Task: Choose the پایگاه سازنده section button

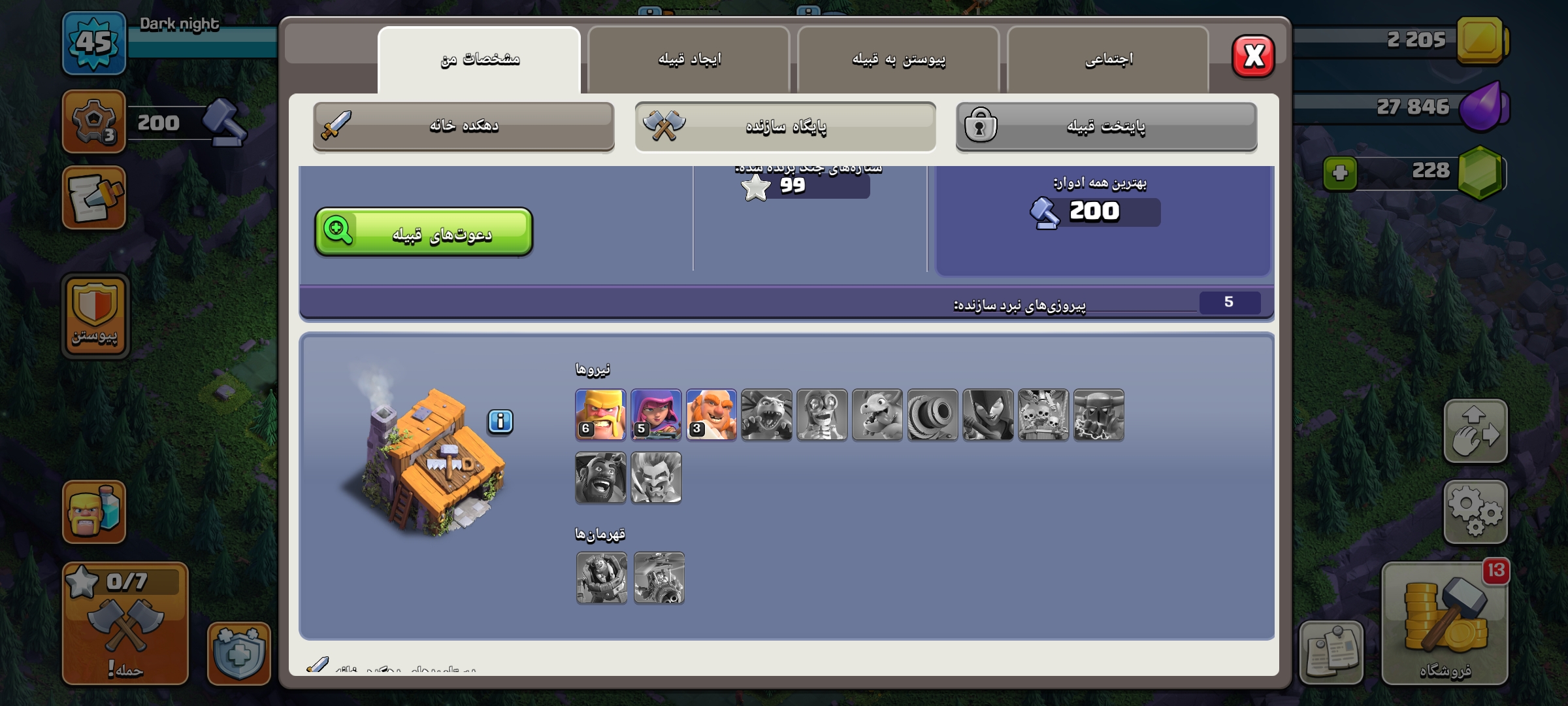Action: [785, 126]
